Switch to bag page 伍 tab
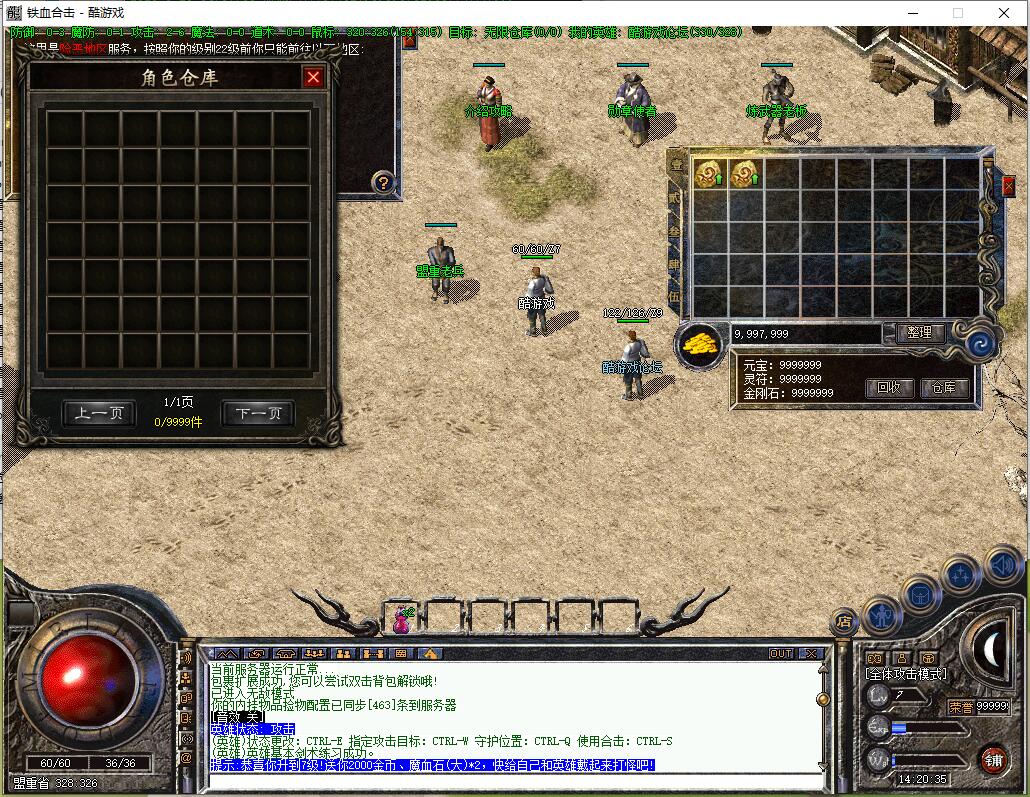Screen dimensions: 1030x797 click(x=676, y=296)
